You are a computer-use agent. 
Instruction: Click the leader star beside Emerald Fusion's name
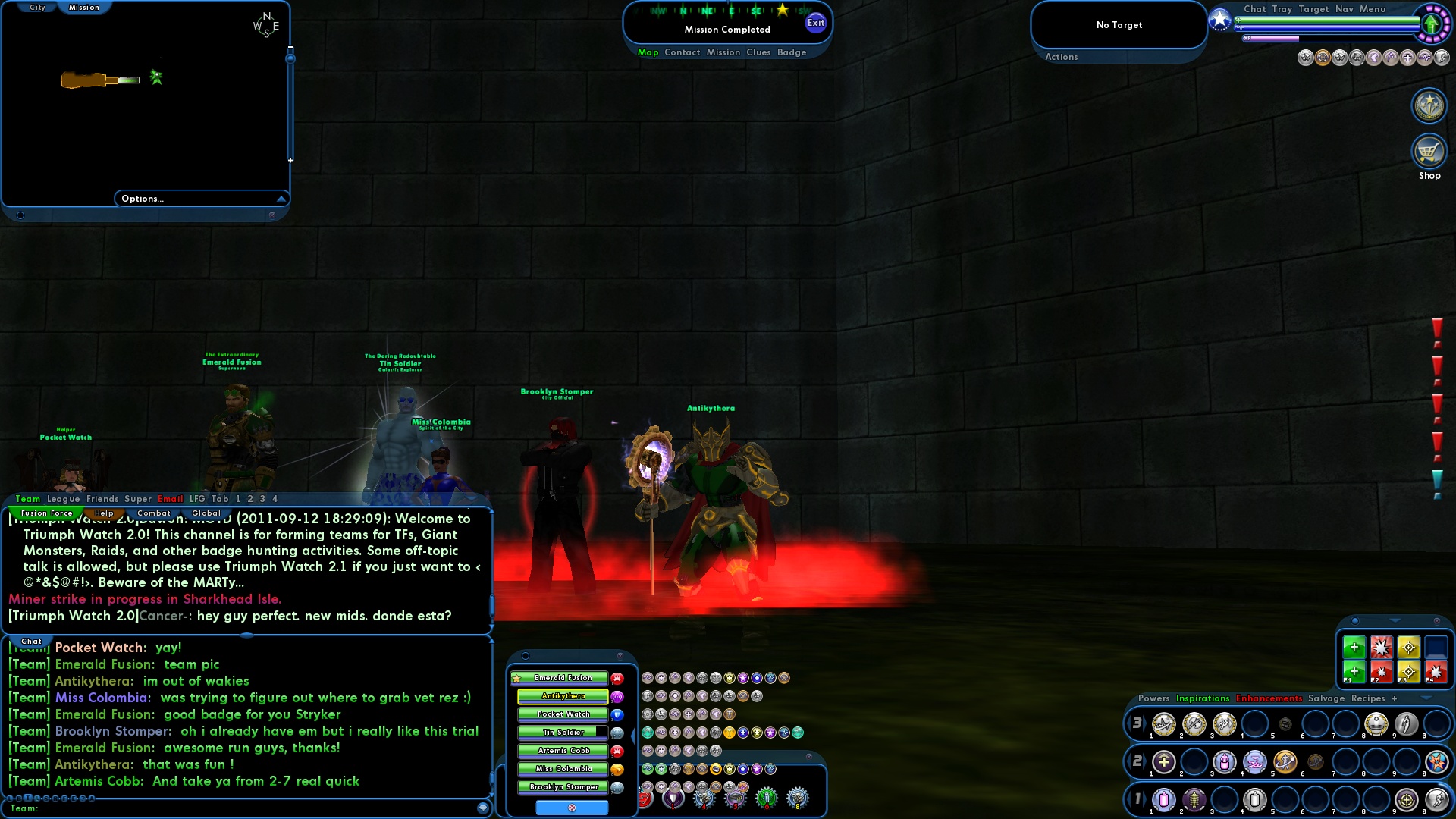click(516, 677)
